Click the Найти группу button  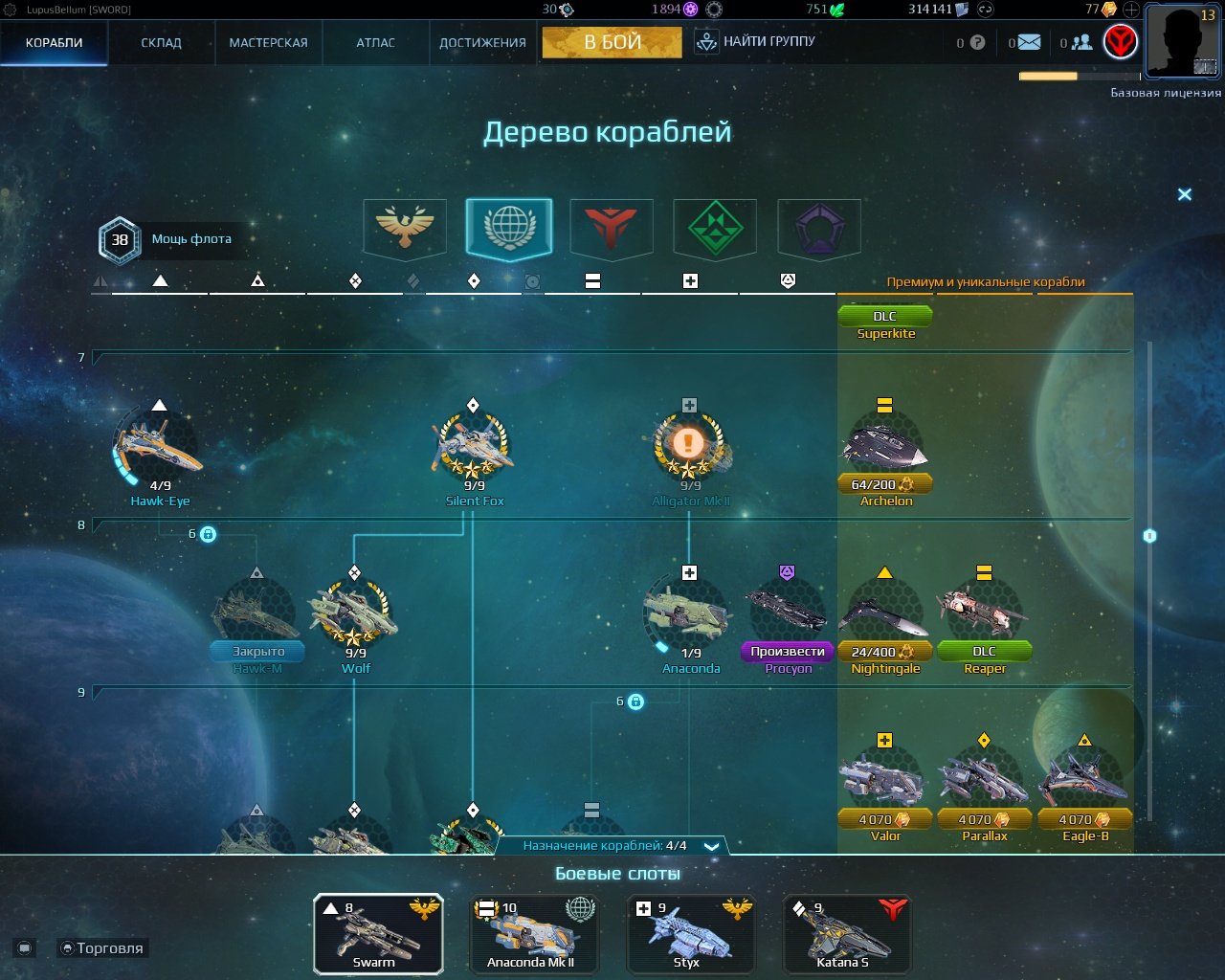pyautogui.click(x=756, y=42)
